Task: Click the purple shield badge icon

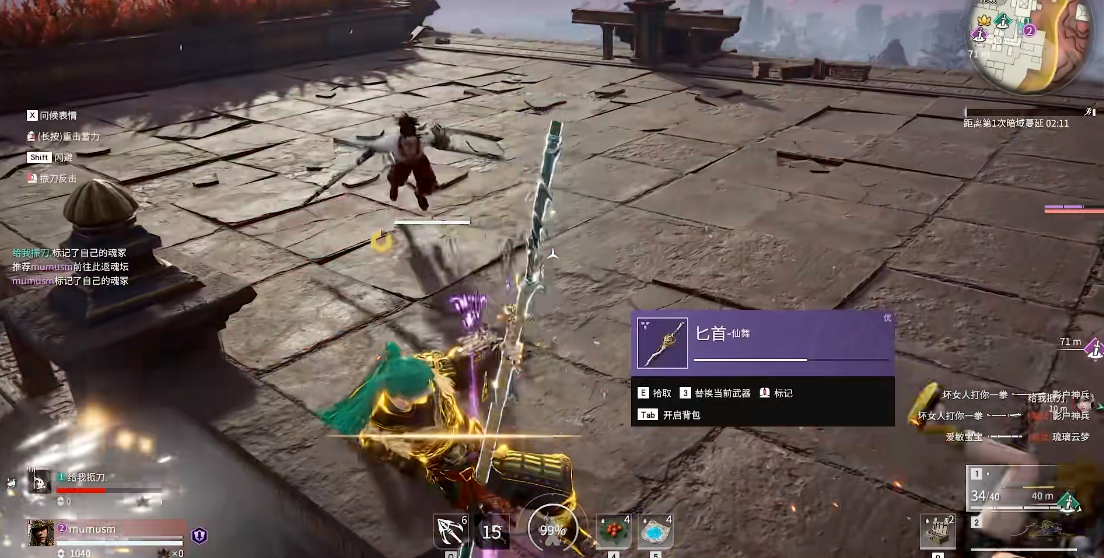Action: pyautogui.click(x=199, y=535)
